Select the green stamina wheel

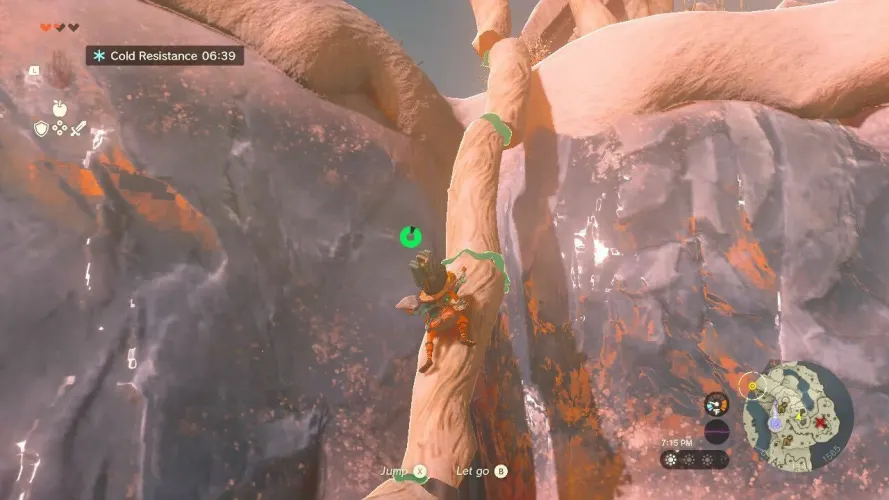click(x=410, y=237)
